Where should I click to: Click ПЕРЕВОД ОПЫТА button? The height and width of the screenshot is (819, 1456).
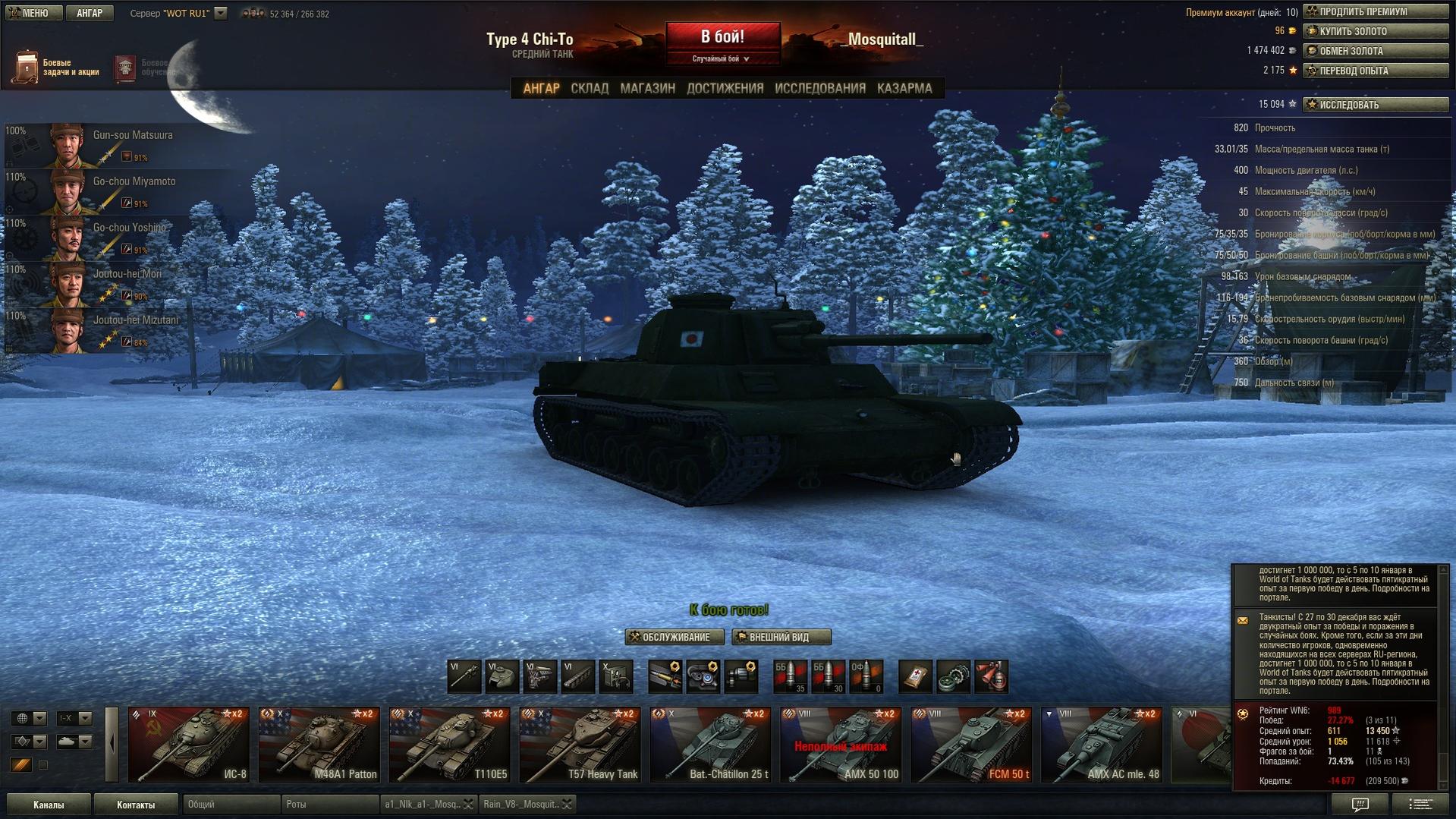(x=1375, y=71)
